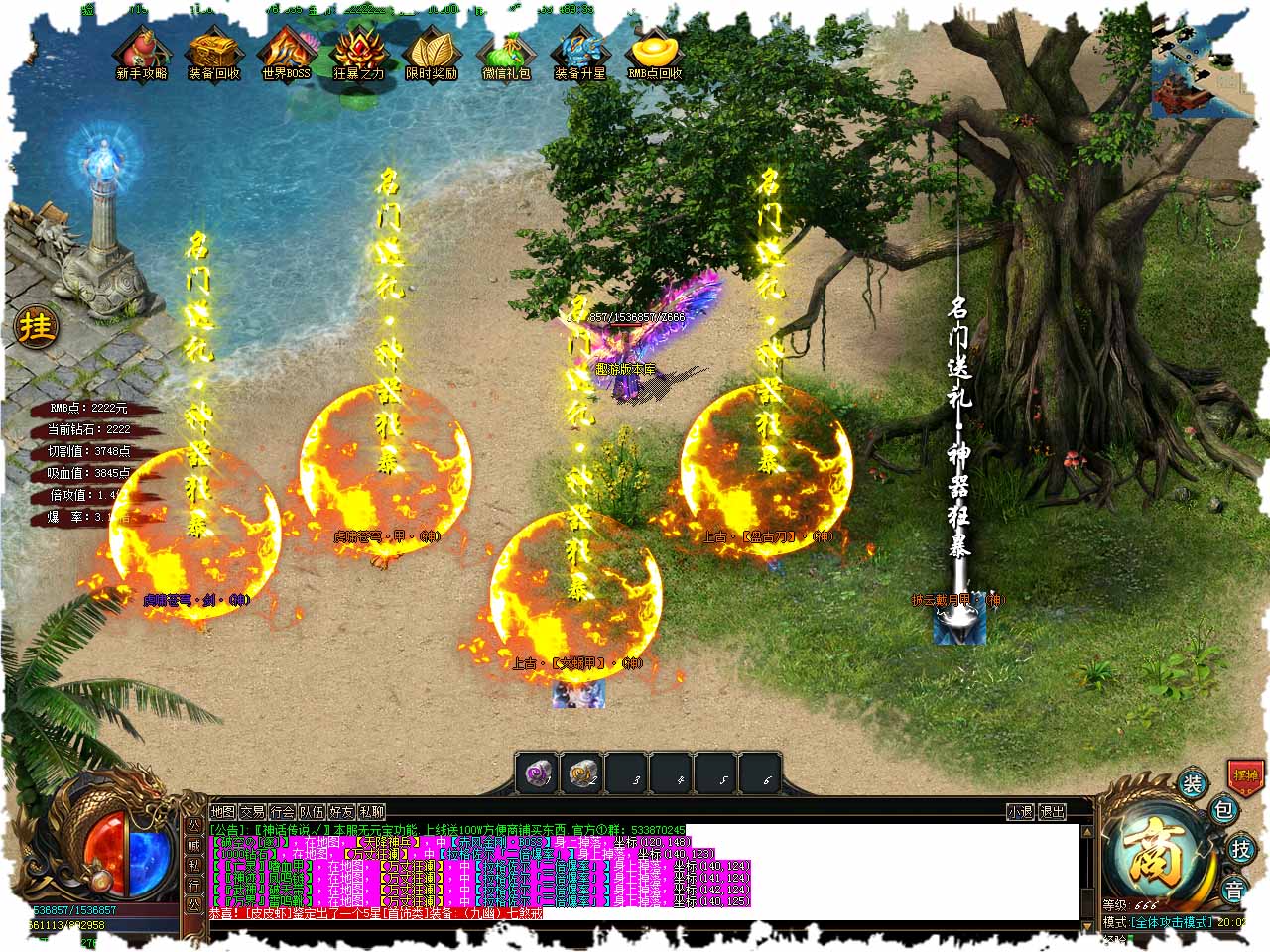Select the 好友 friends tab
The height and width of the screenshot is (952, 1270).
342,812
